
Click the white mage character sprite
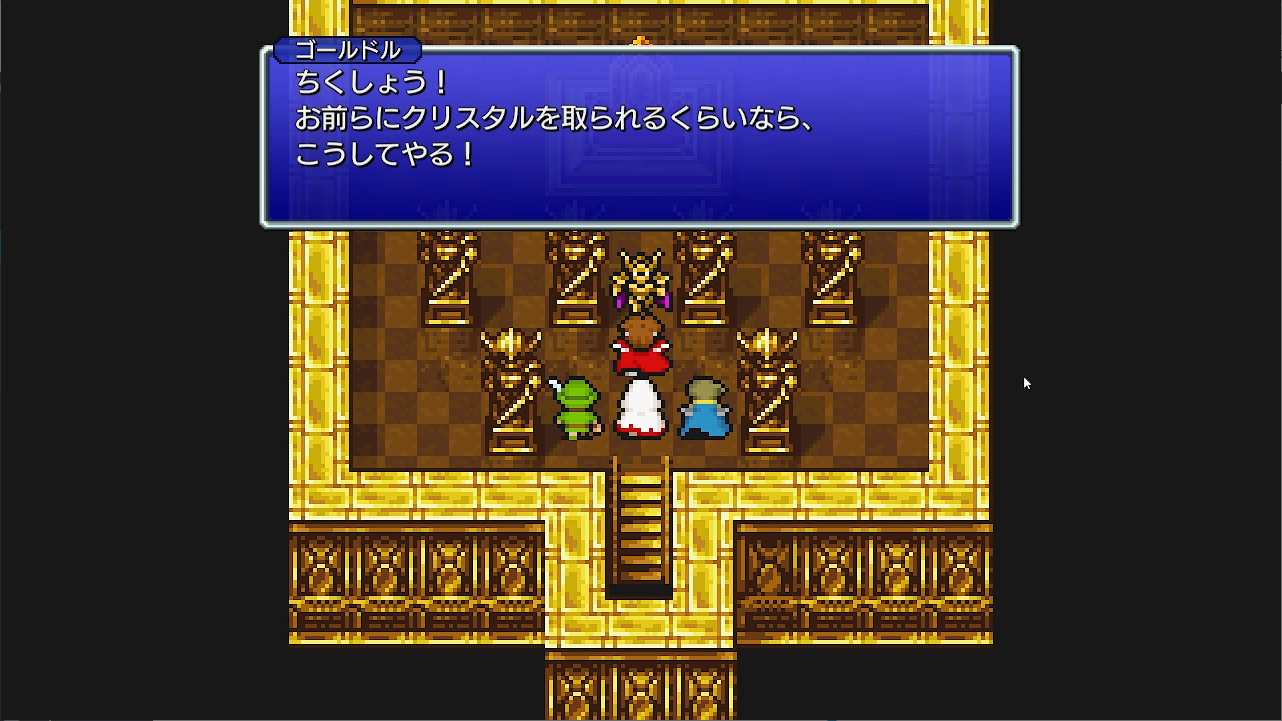point(640,410)
